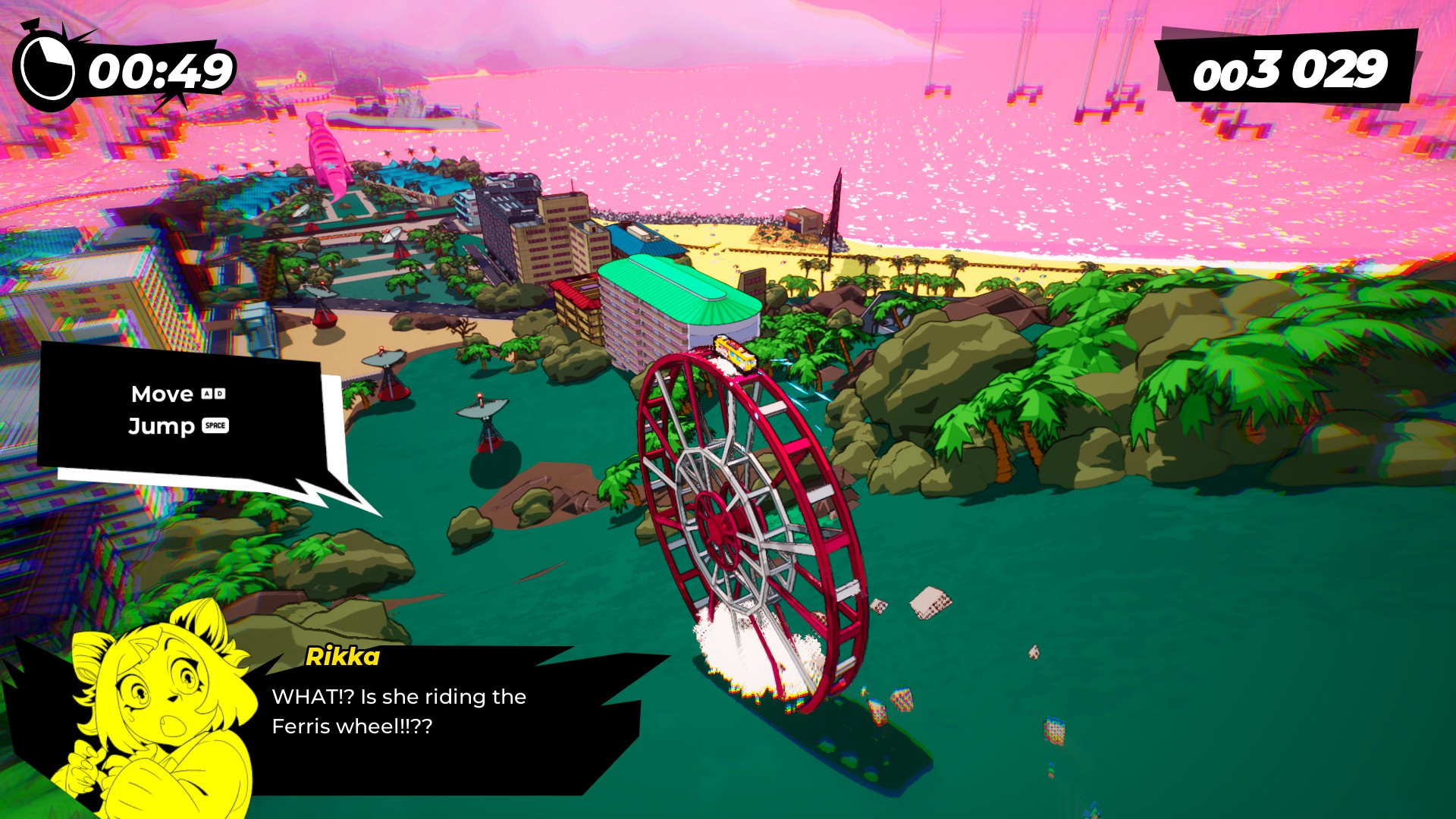Click the SPACE key icon for Jump

(x=215, y=426)
